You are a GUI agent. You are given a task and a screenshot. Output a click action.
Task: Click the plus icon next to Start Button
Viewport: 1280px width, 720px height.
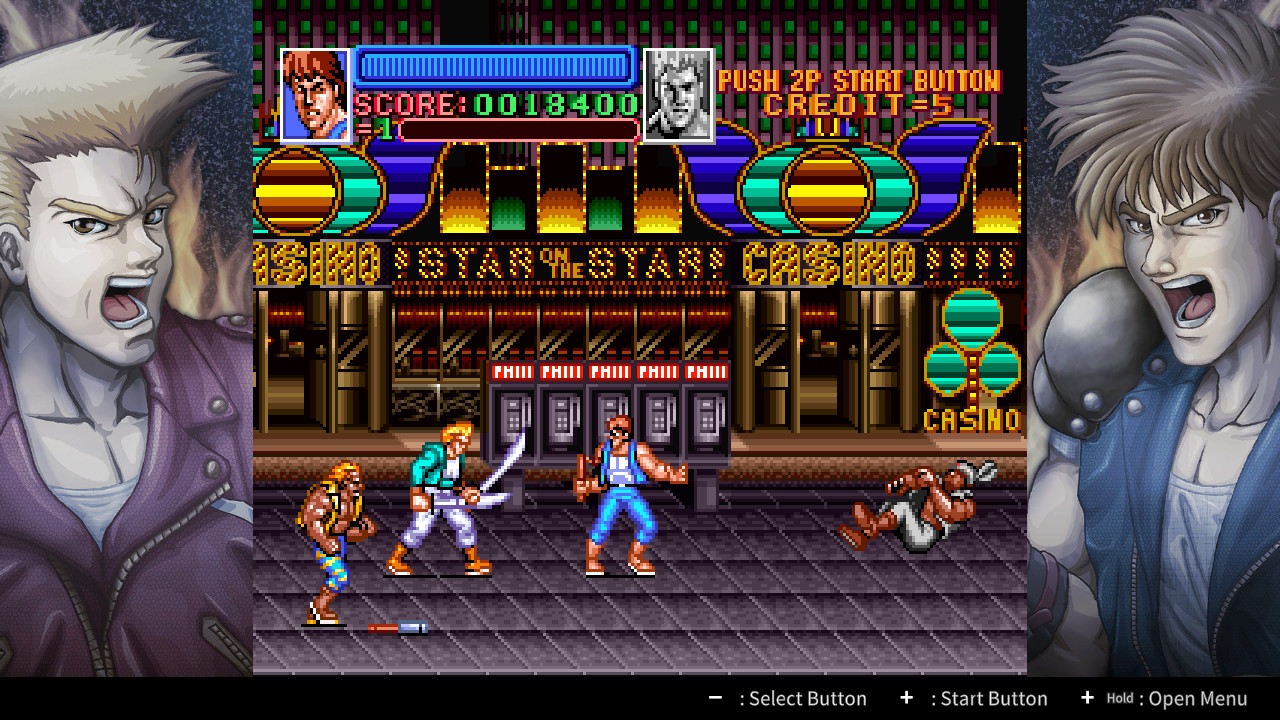[907, 698]
